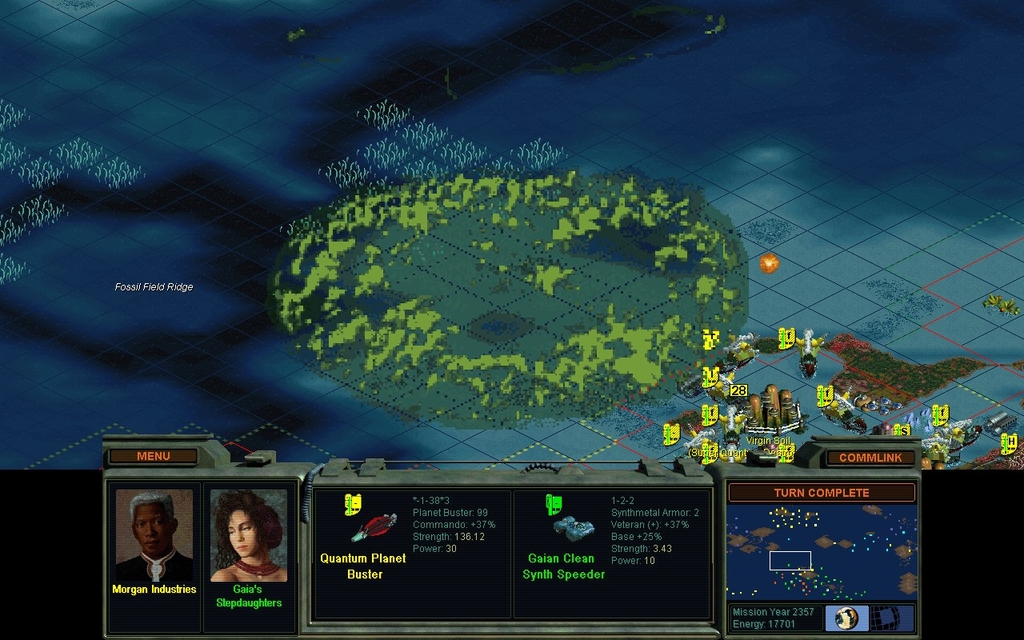
Task: Toggle the wireframe grid map view
Action: (x=892, y=617)
